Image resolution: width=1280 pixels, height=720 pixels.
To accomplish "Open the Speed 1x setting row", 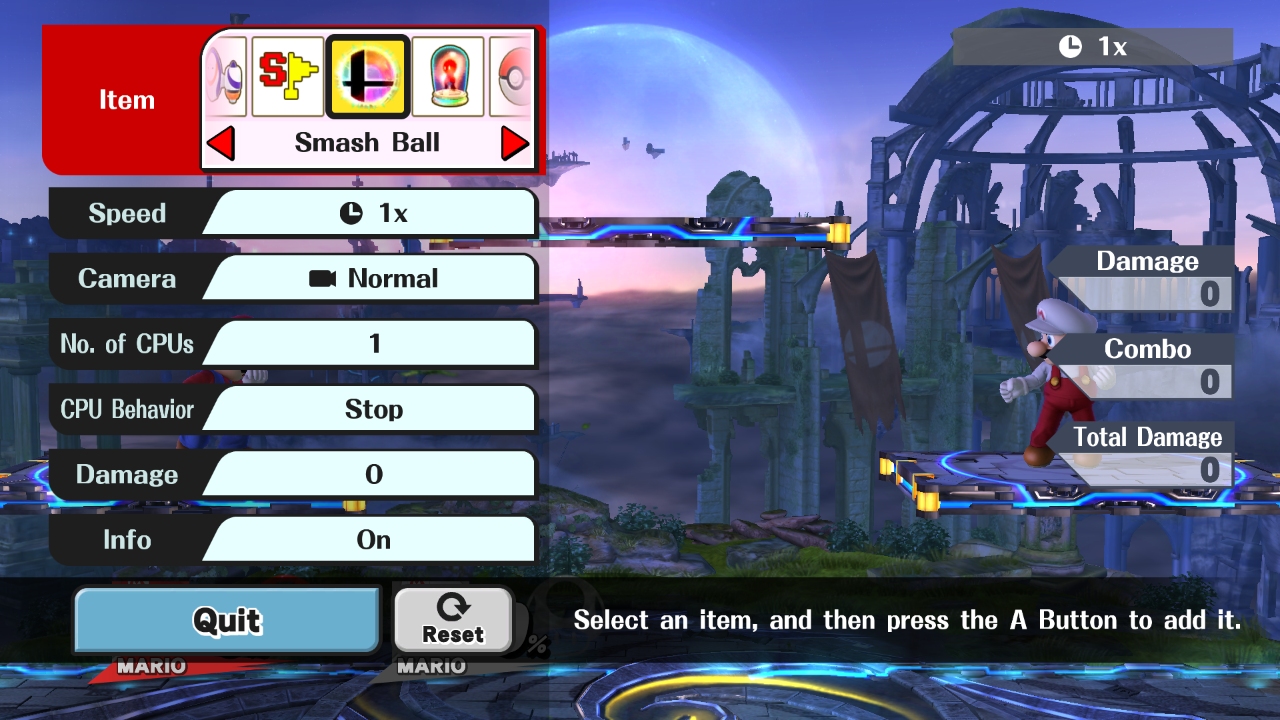I will point(372,213).
